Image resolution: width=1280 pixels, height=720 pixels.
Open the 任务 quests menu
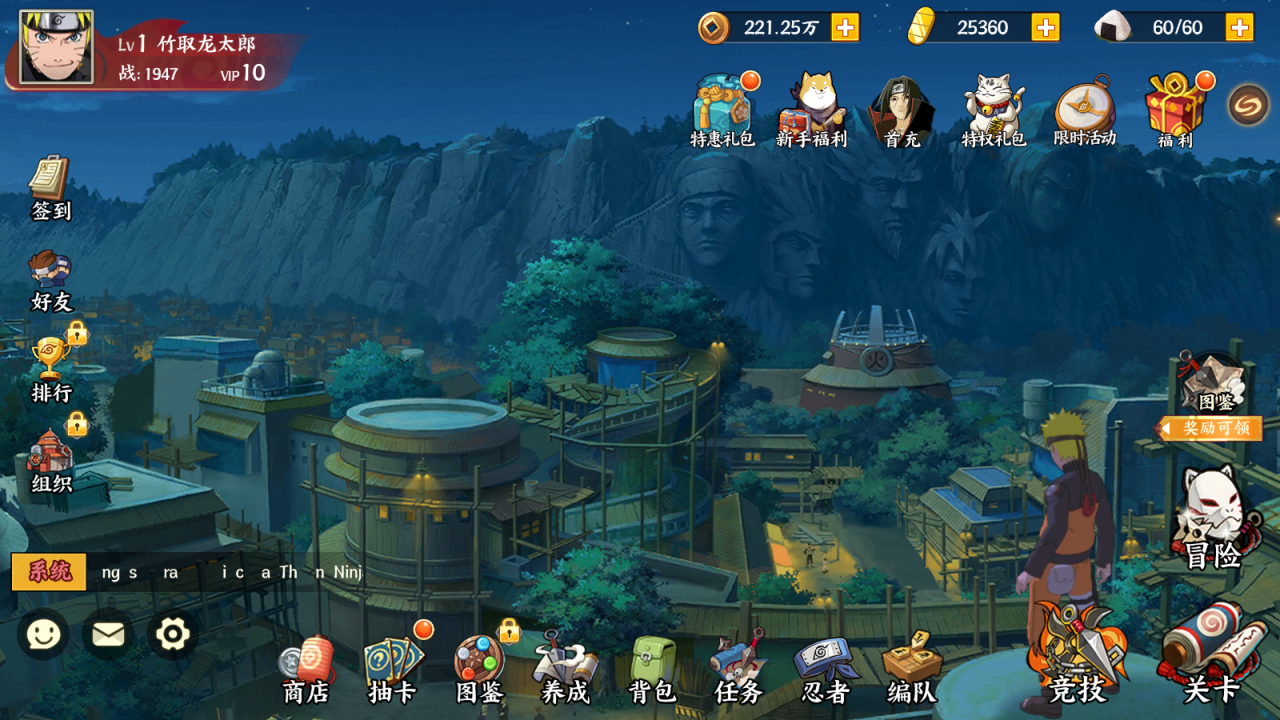[738, 669]
